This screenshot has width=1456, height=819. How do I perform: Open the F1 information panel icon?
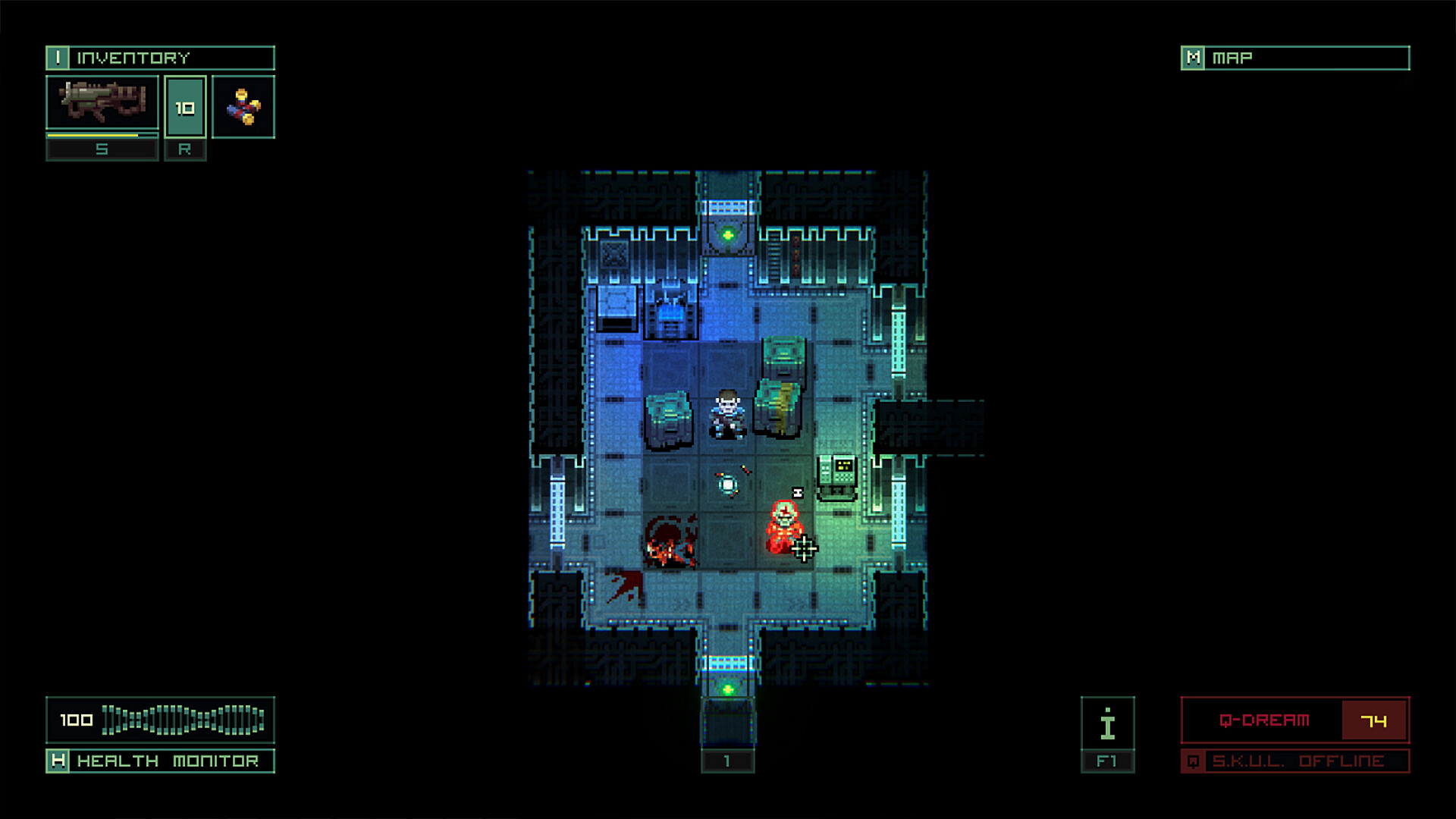coord(1107,724)
